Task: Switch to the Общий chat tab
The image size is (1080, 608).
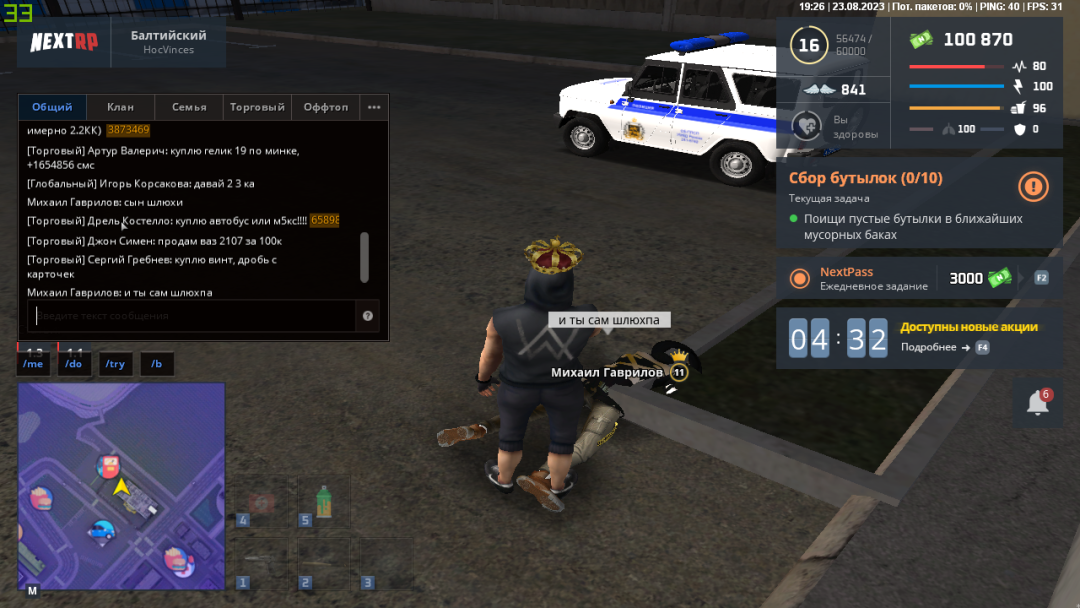Action: coord(52,107)
